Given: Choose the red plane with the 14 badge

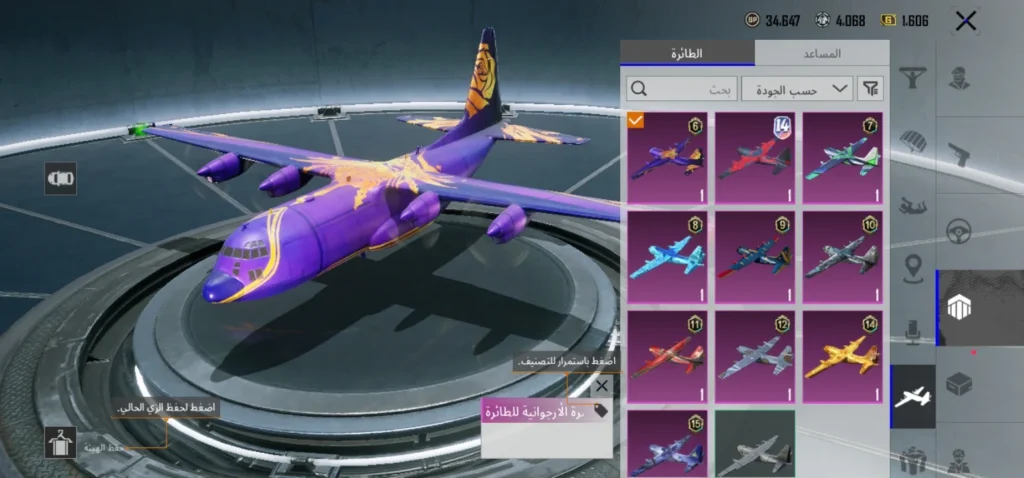Looking at the screenshot, I should pyautogui.click(x=755, y=158).
